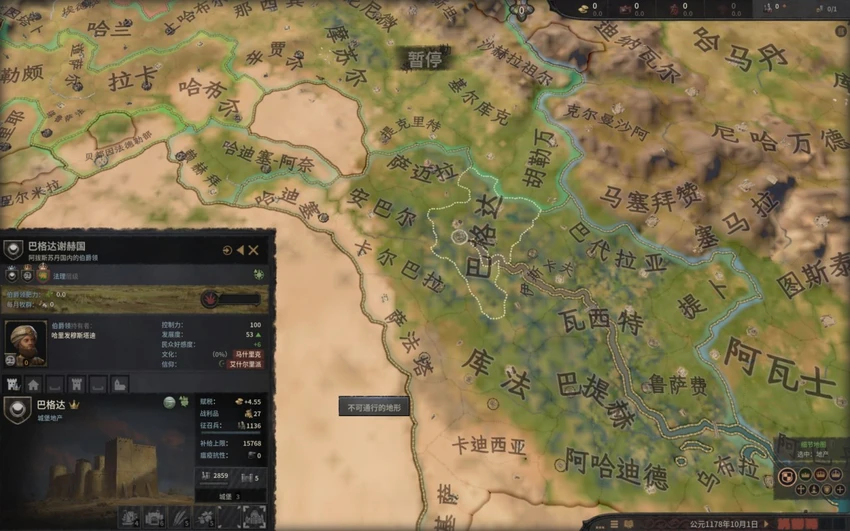The height and width of the screenshot is (531, 850).
Task: Open the 巴格达谢赫国 title shield
Action: pos(13,250)
